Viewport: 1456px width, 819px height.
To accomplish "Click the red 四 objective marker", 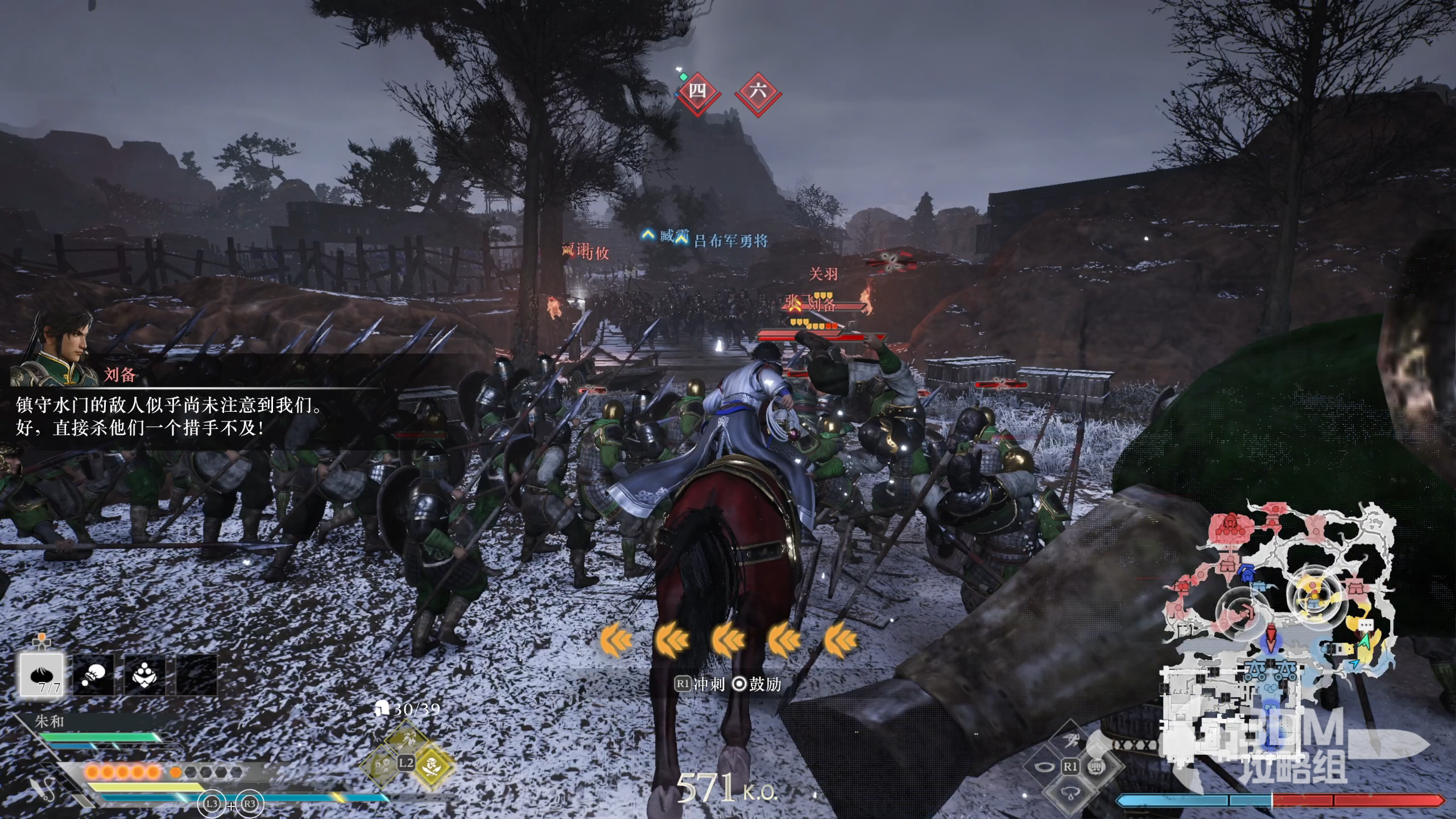I will click(x=698, y=91).
